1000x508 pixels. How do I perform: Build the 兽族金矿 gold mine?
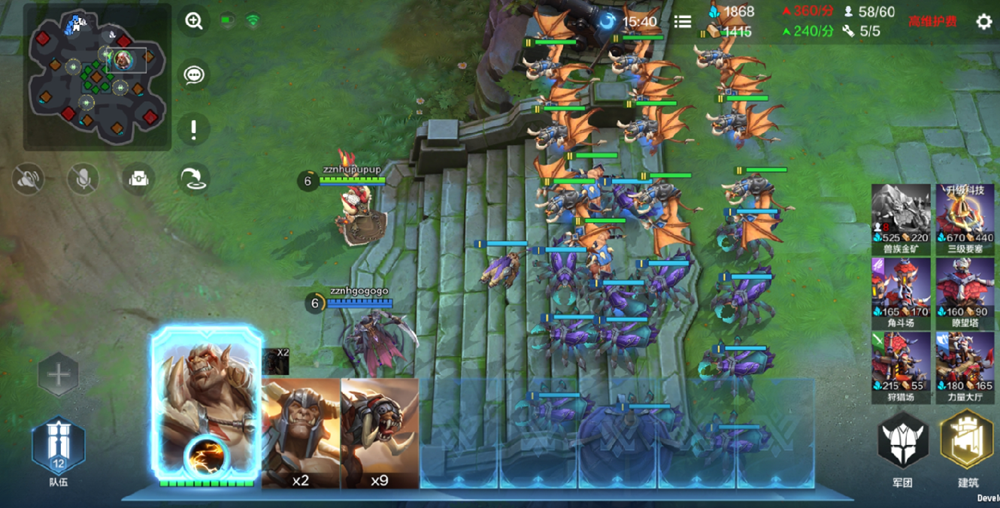pyautogui.click(x=901, y=214)
